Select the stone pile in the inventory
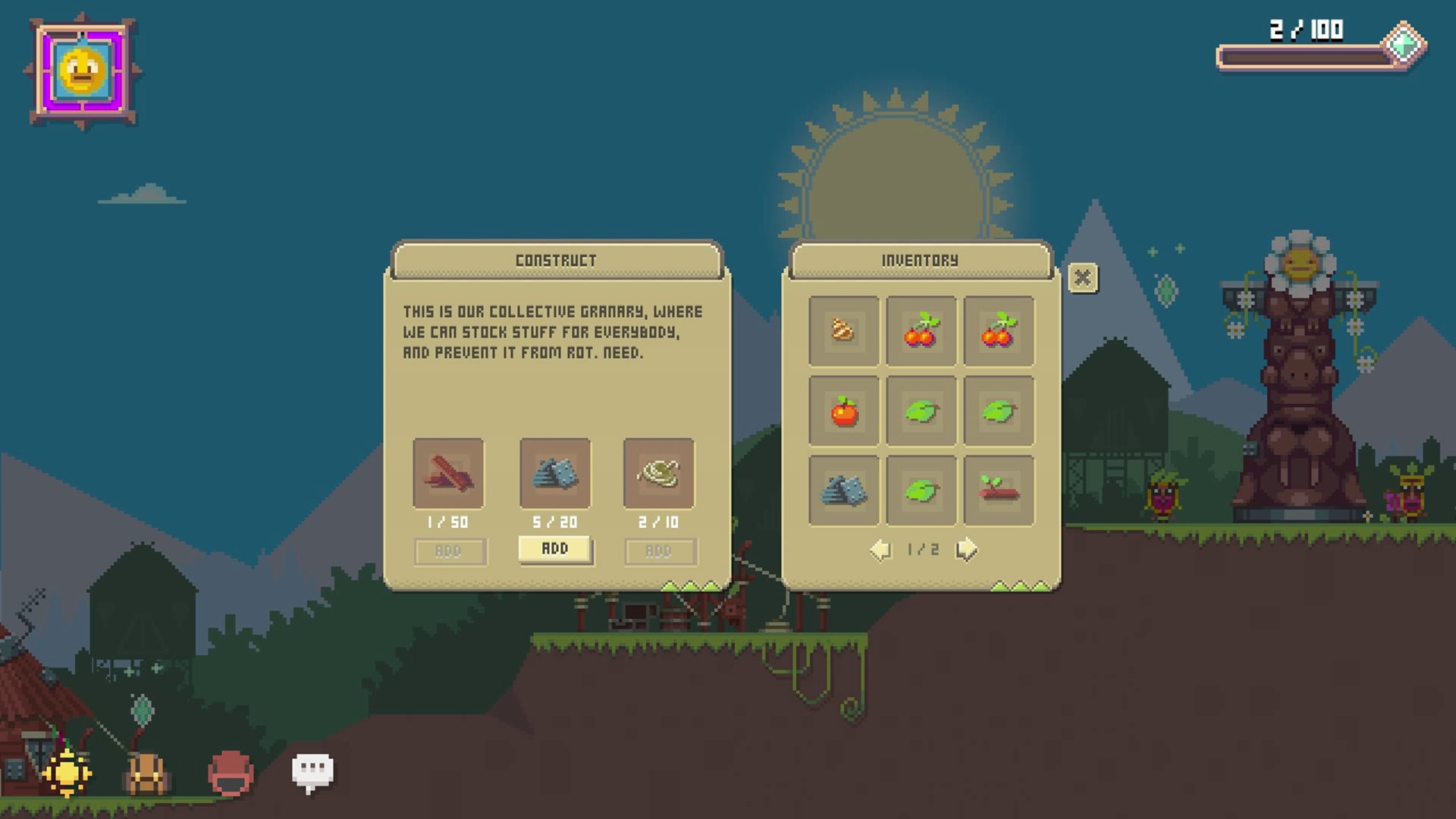This screenshot has width=1456, height=819. [843, 491]
